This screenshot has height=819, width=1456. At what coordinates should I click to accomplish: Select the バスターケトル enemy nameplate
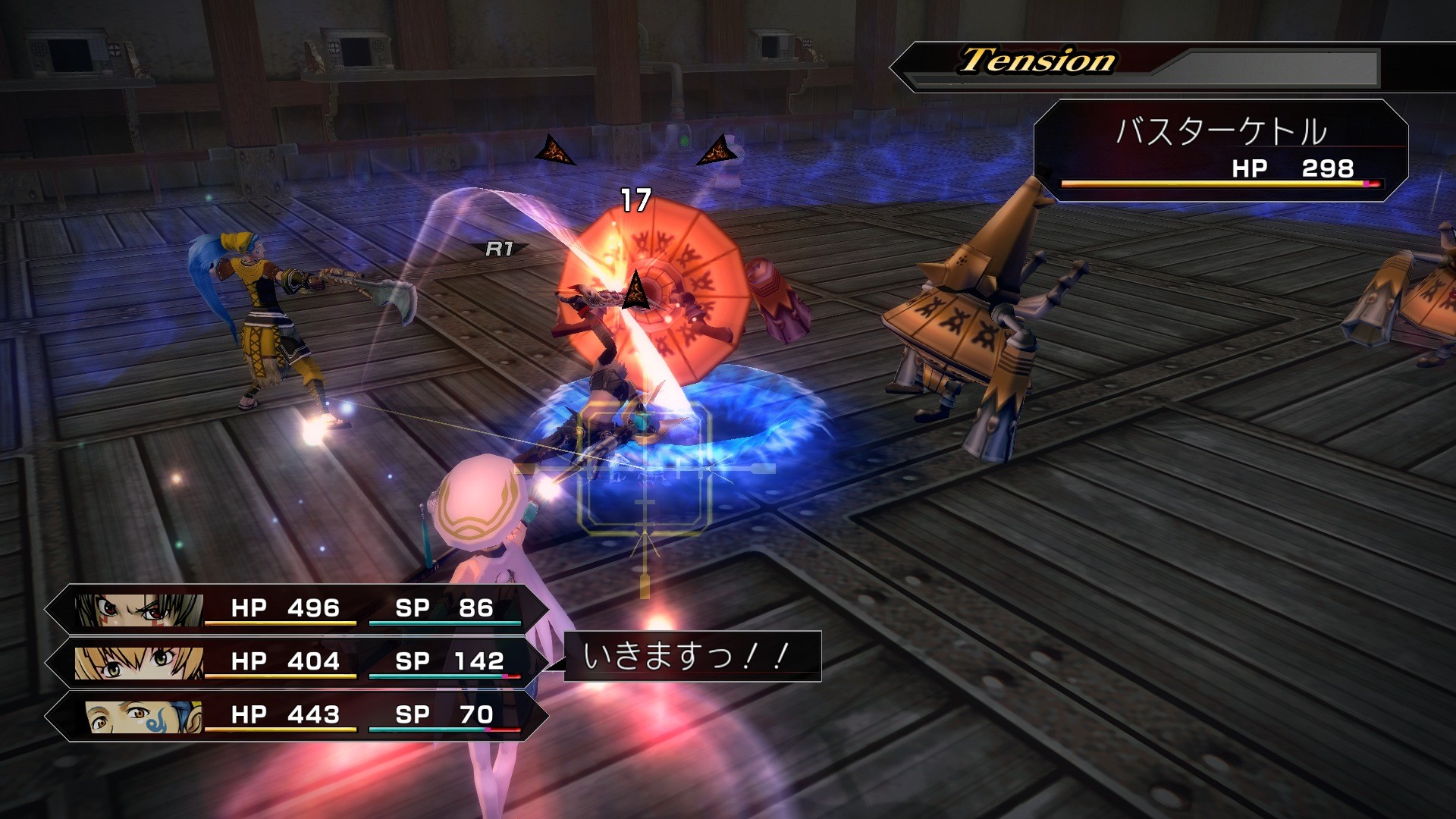point(1221,129)
